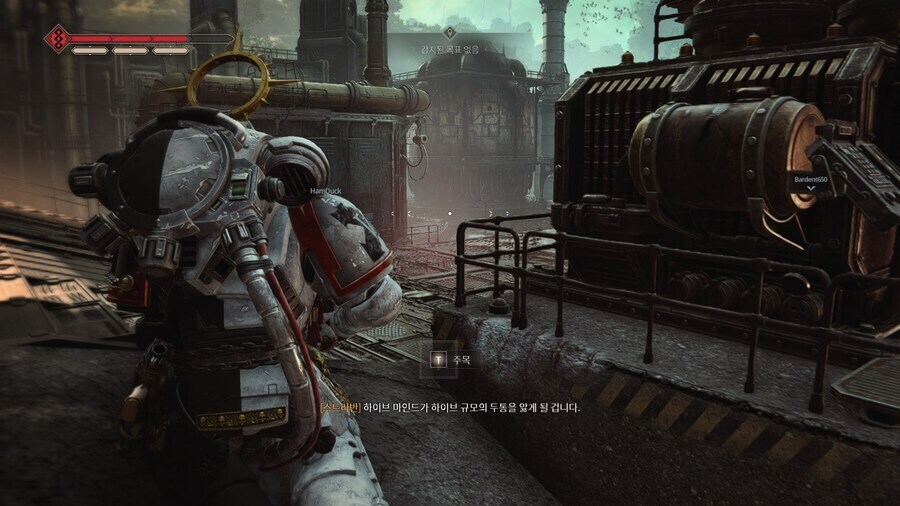Select the HamDuck teammate name tag
Image resolution: width=900 pixels, height=506 pixels.
tap(327, 190)
